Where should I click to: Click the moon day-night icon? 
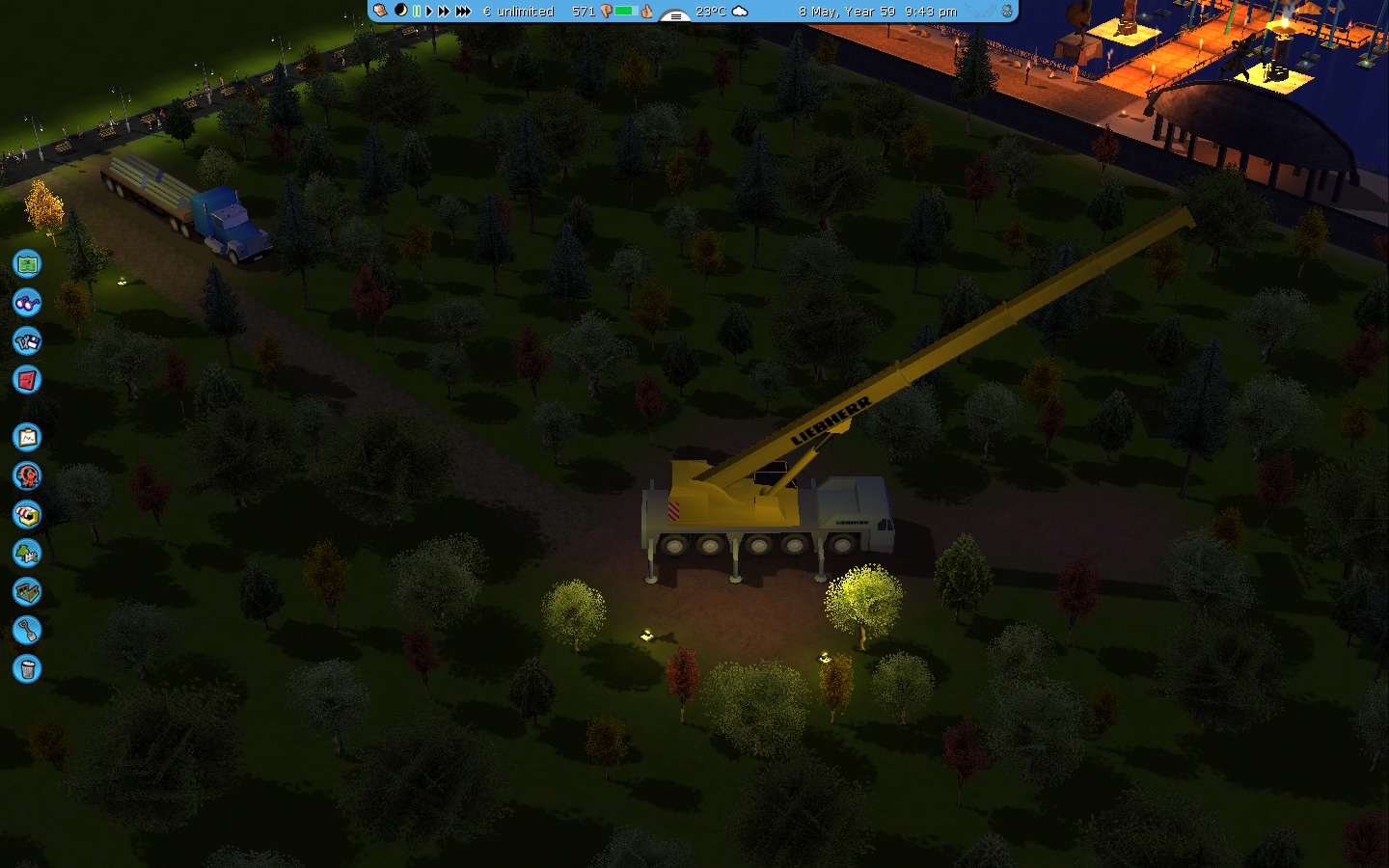400,11
